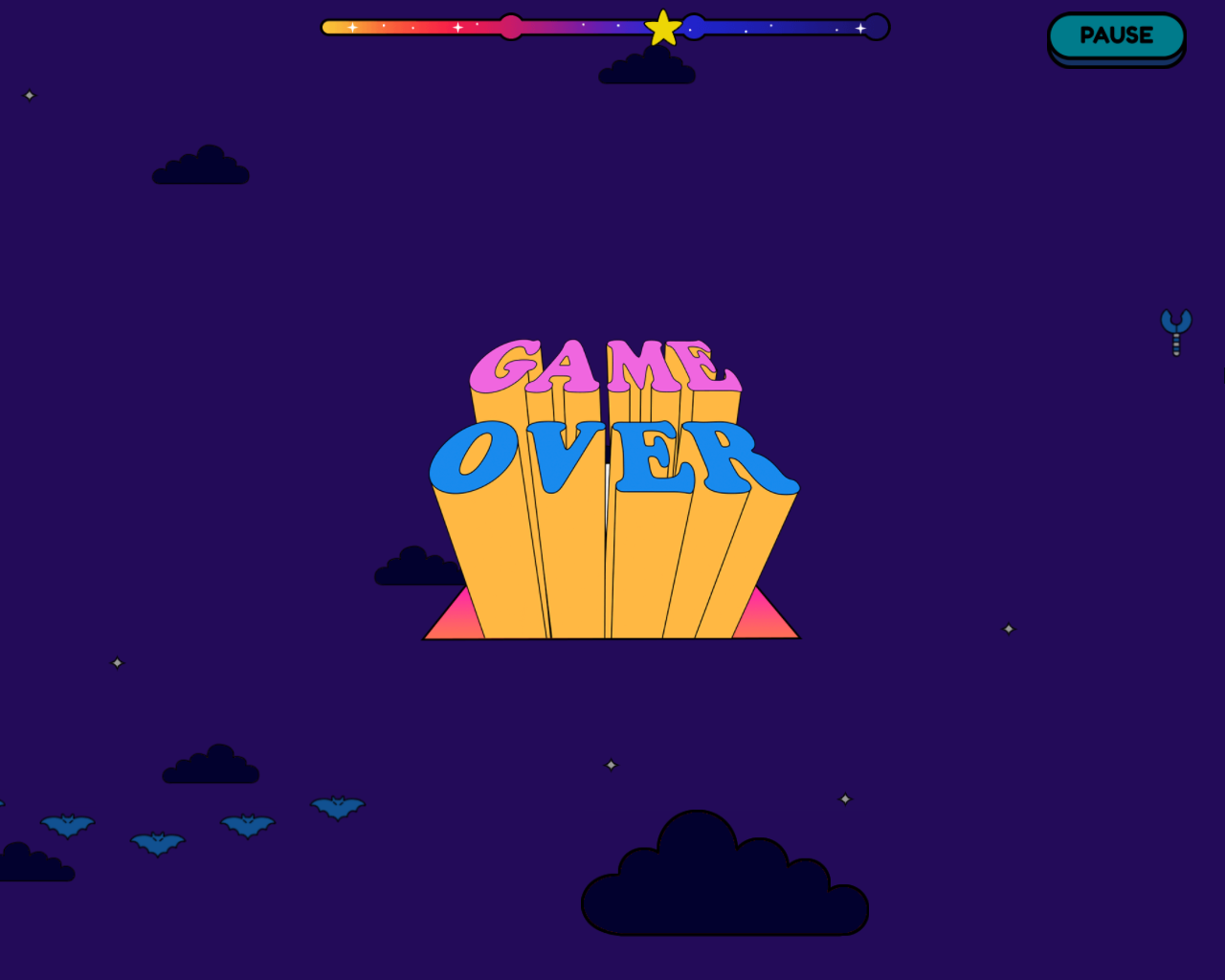1225x980 pixels.
Task: Click the blue milestone dot beside the star
Action: tap(693, 28)
